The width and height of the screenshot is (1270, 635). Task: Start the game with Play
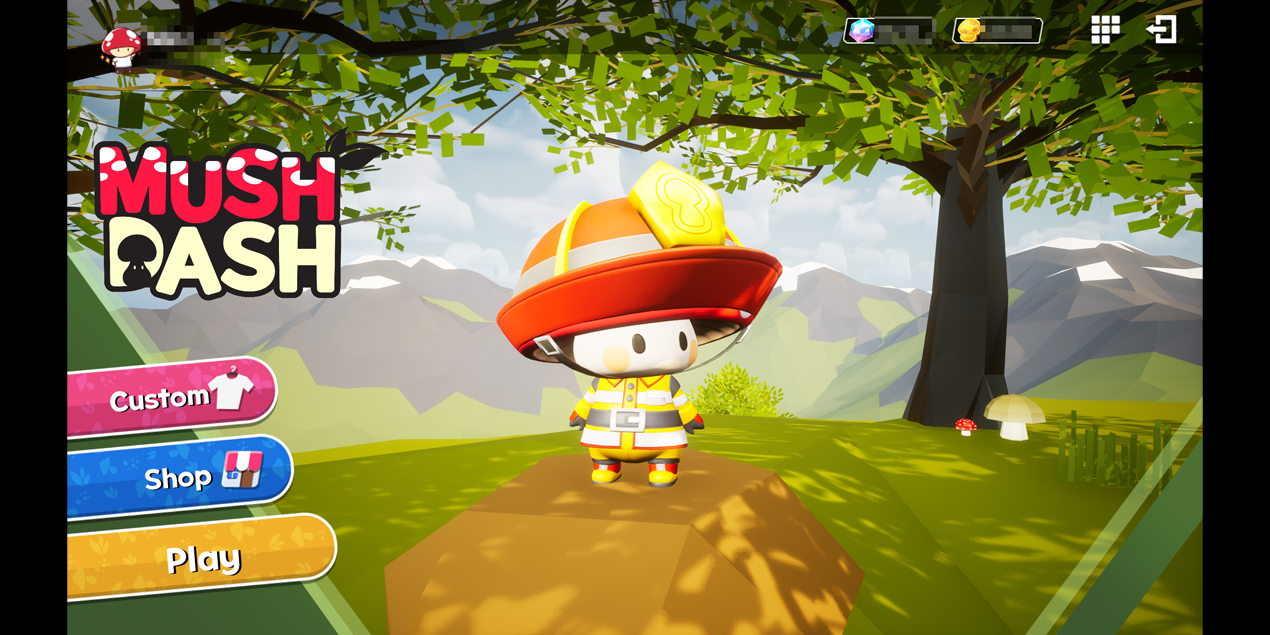coord(202,558)
